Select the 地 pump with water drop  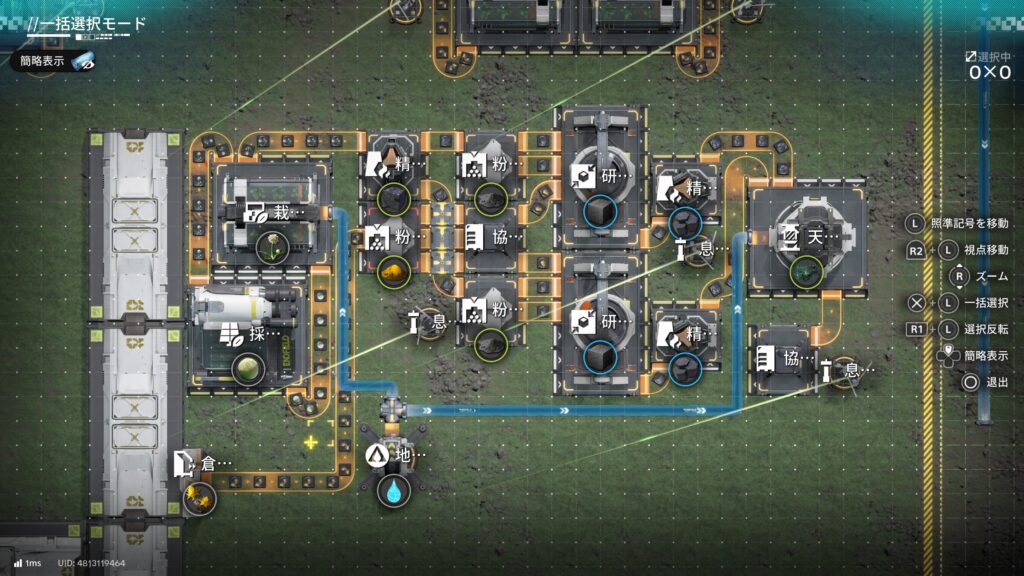[395, 457]
